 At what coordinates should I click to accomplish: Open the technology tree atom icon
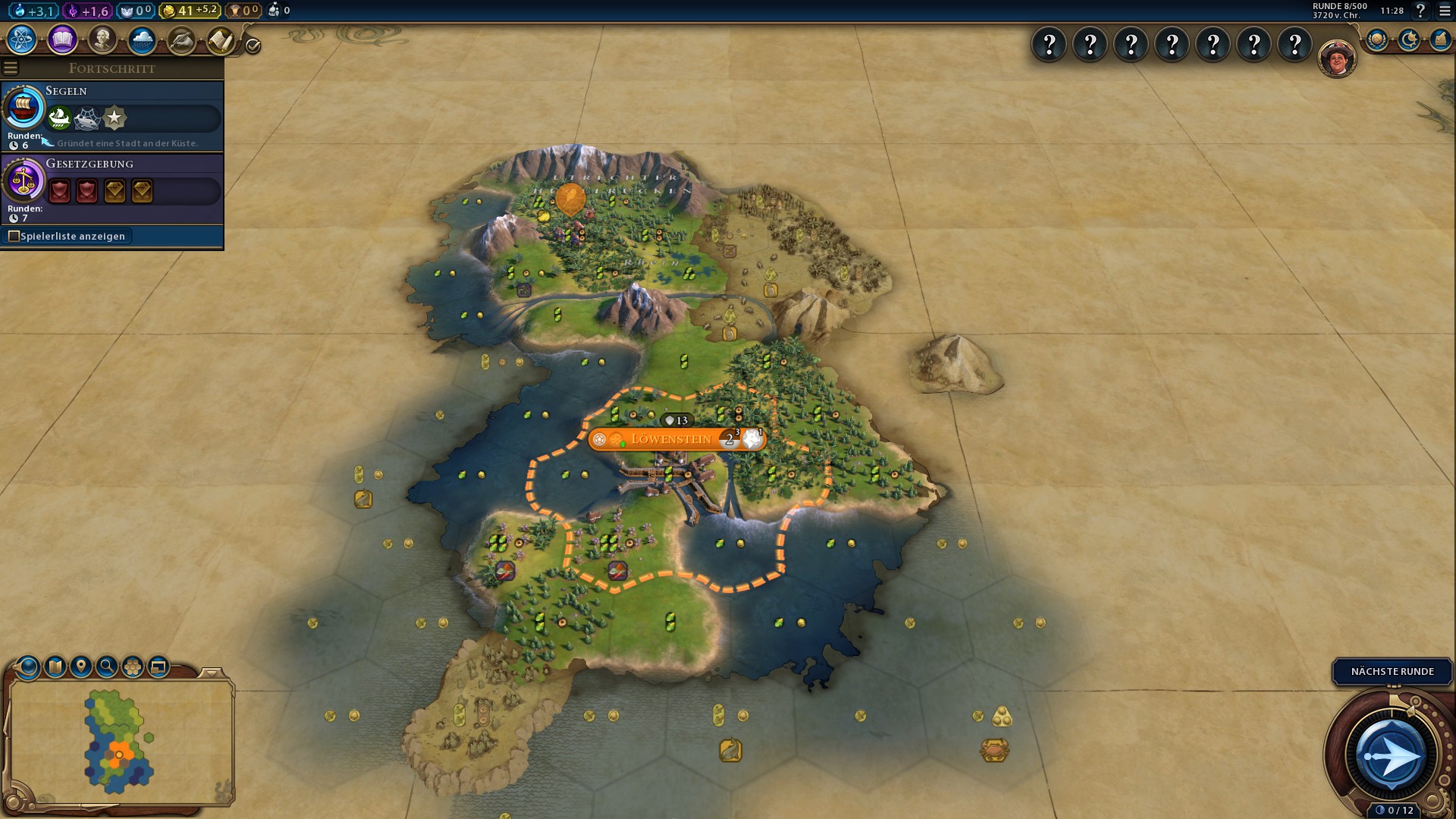pyautogui.click(x=22, y=39)
